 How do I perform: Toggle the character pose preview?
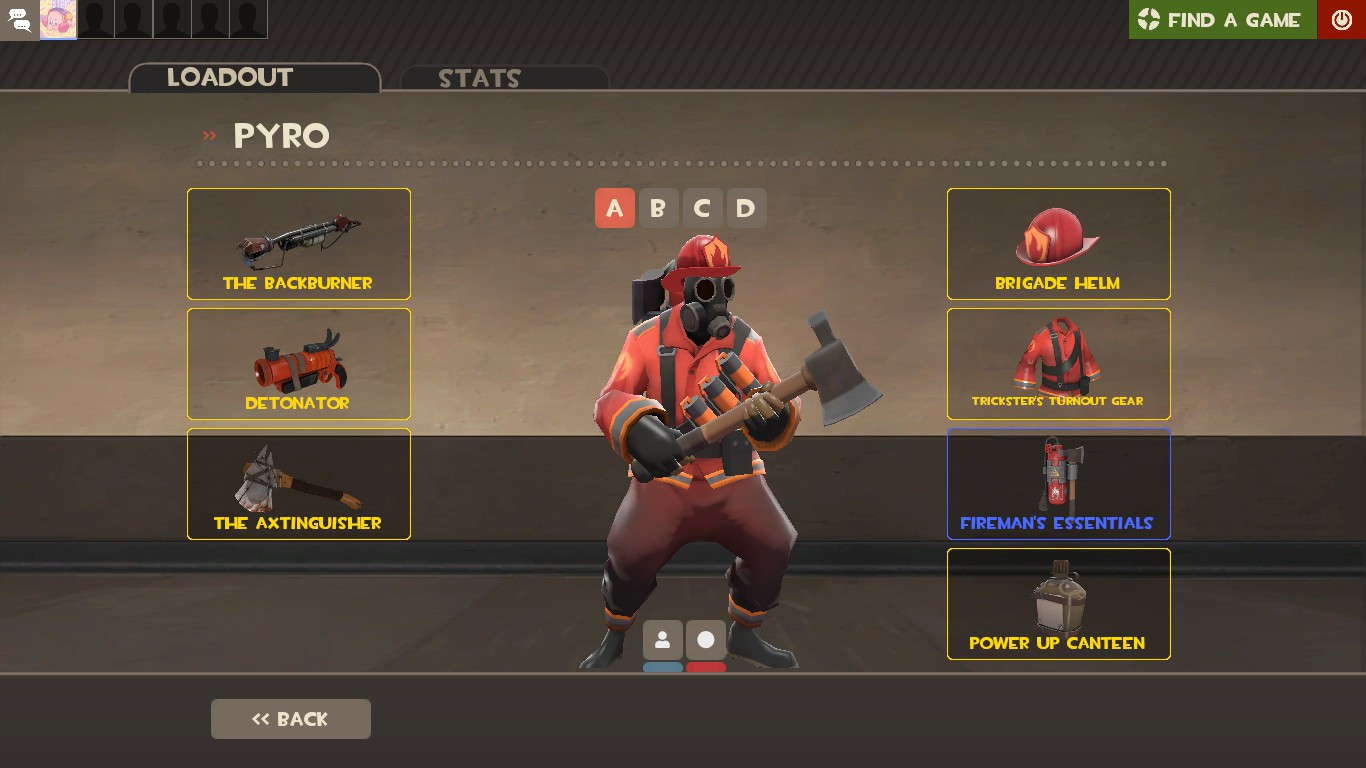click(663, 640)
